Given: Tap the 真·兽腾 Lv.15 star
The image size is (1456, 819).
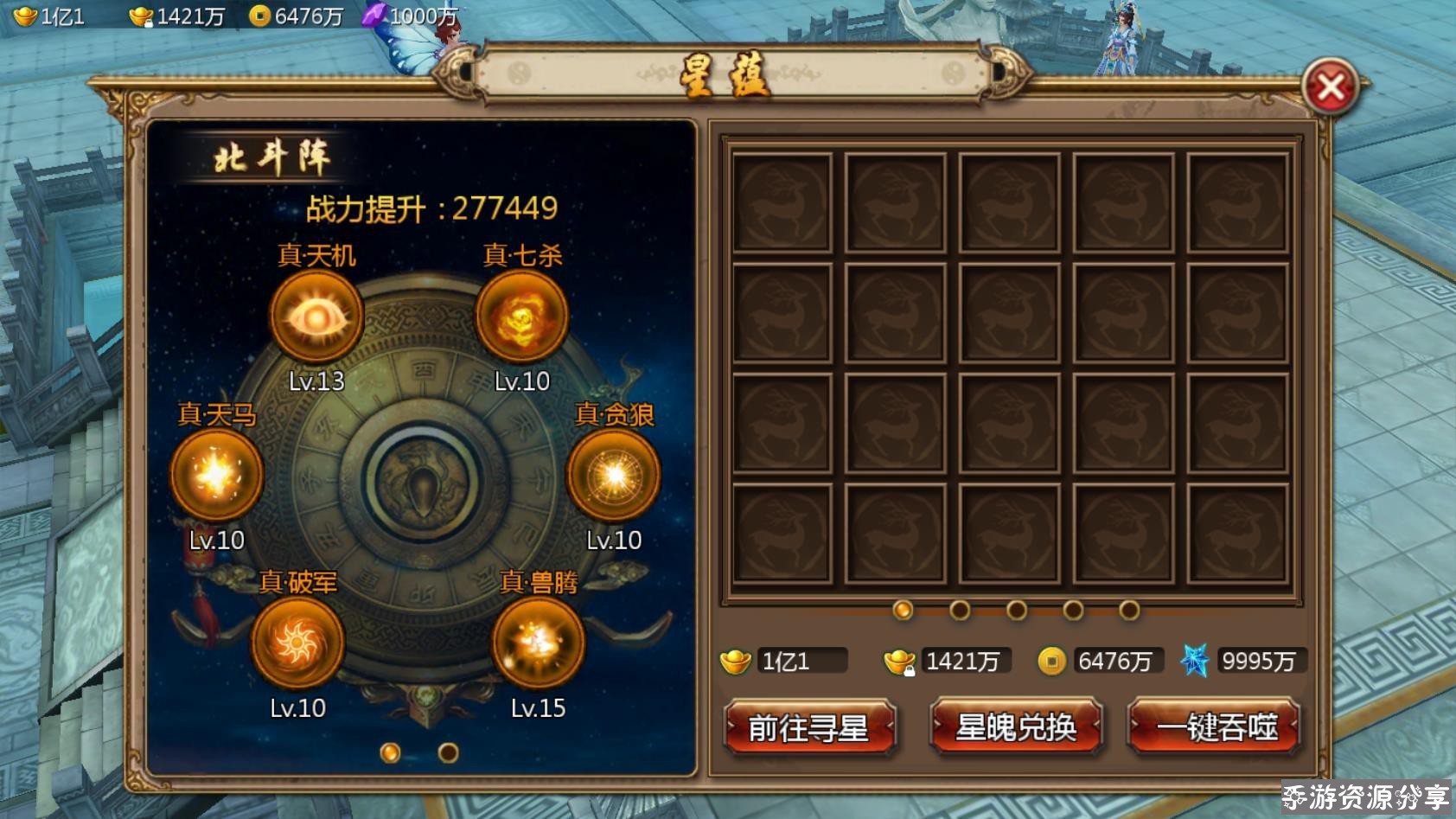Looking at the screenshot, I should coord(537,643).
